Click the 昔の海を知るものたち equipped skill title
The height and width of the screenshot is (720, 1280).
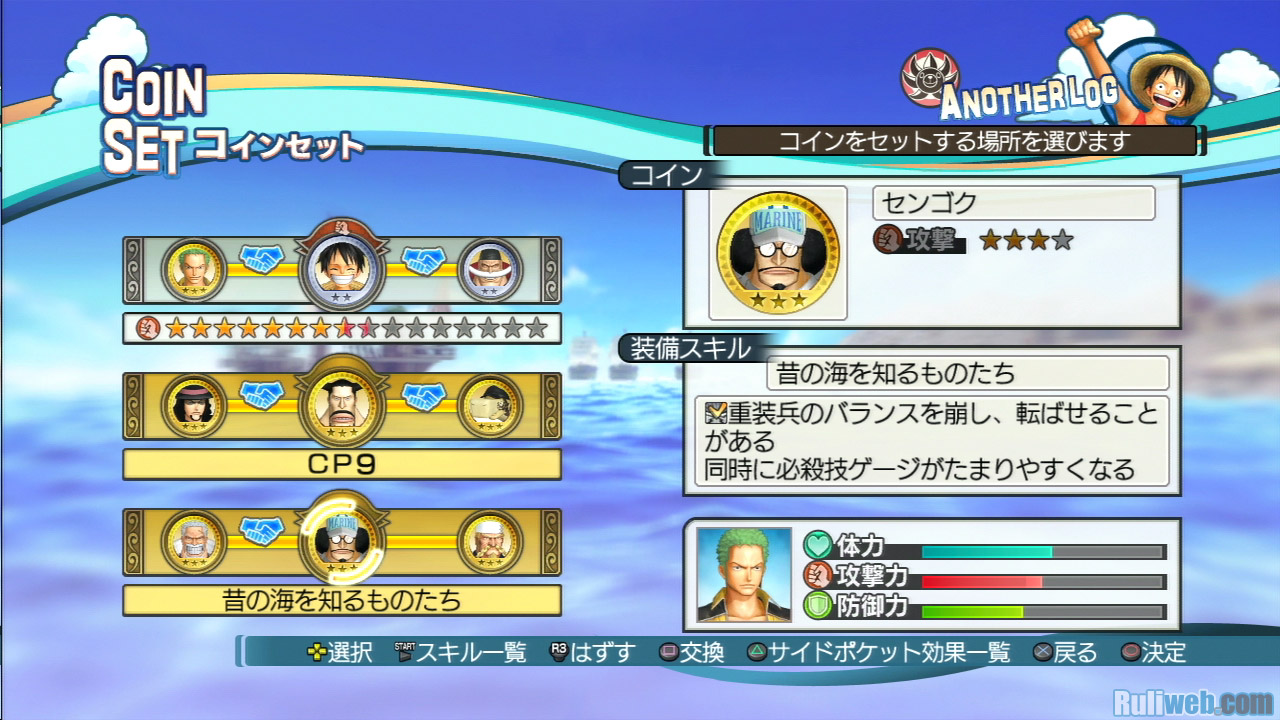point(967,374)
